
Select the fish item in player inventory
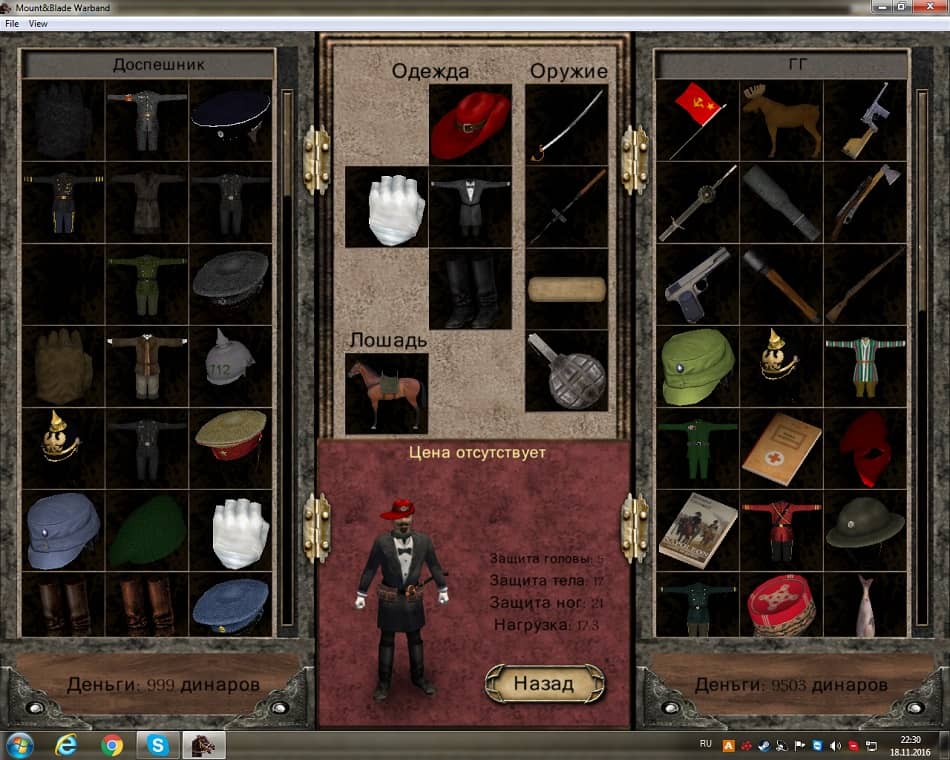(x=865, y=604)
